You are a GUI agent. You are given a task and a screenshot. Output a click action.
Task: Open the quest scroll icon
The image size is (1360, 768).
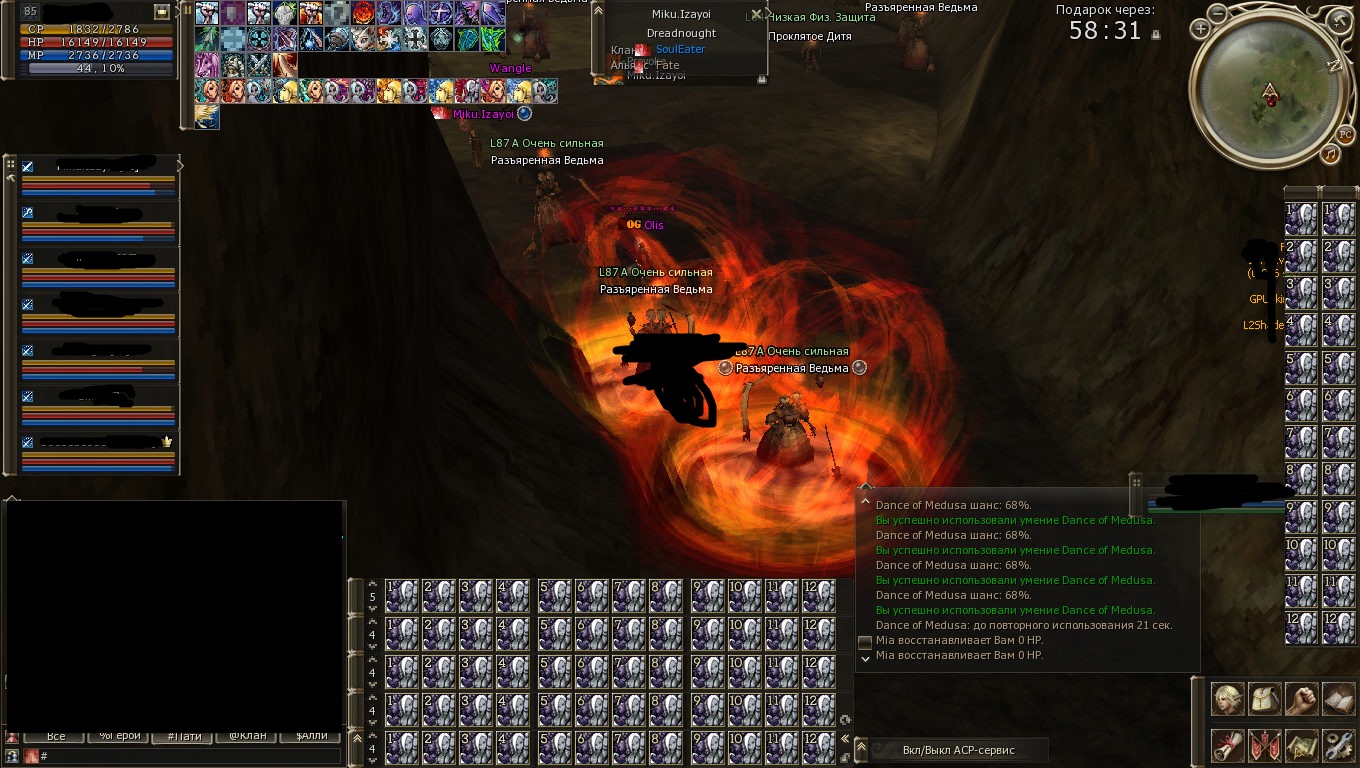tap(1228, 745)
